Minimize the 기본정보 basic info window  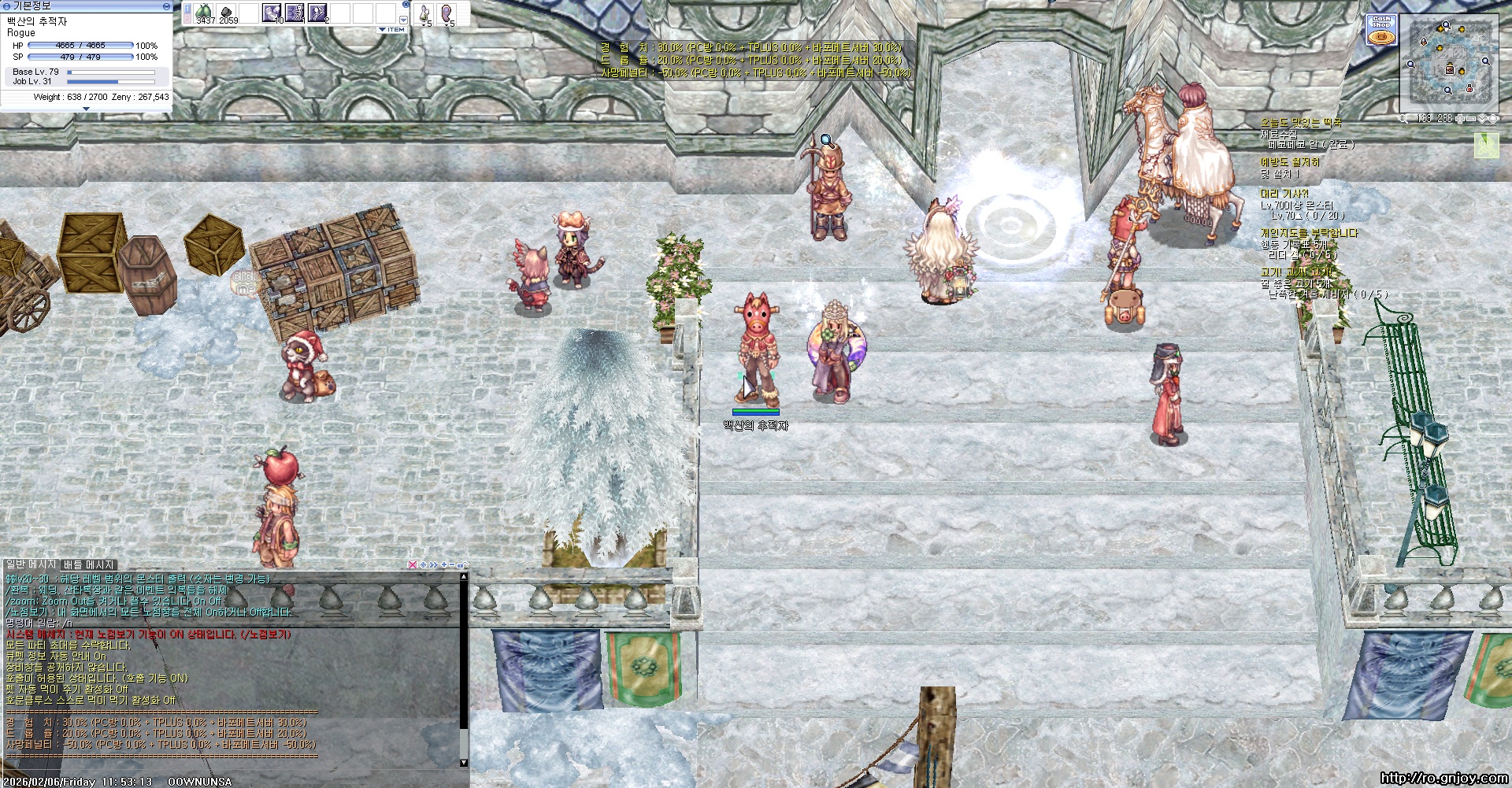coord(166,6)
